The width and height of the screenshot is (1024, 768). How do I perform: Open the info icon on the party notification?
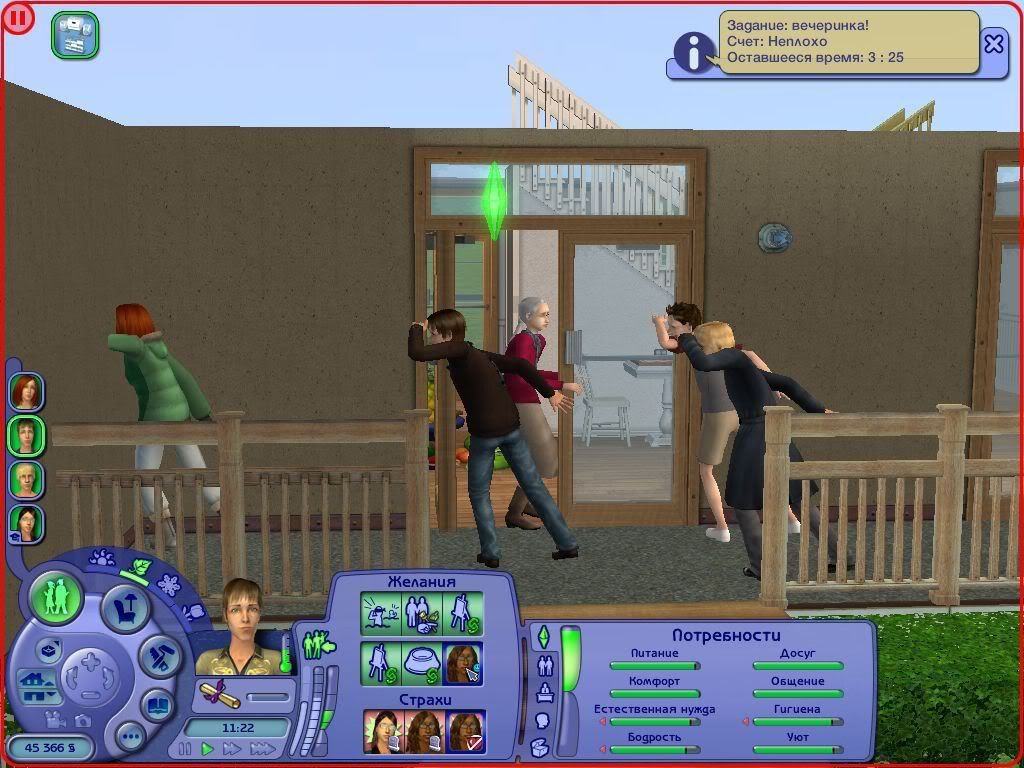(x=692, y=51)
